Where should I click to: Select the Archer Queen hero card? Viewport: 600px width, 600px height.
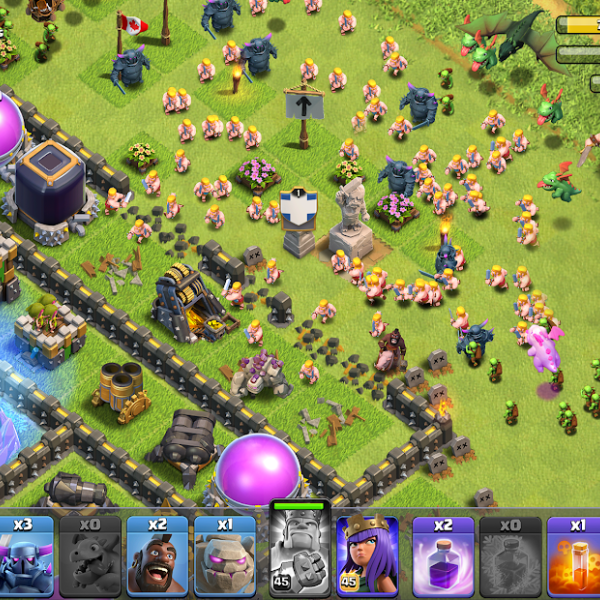[x=367, y=558]
